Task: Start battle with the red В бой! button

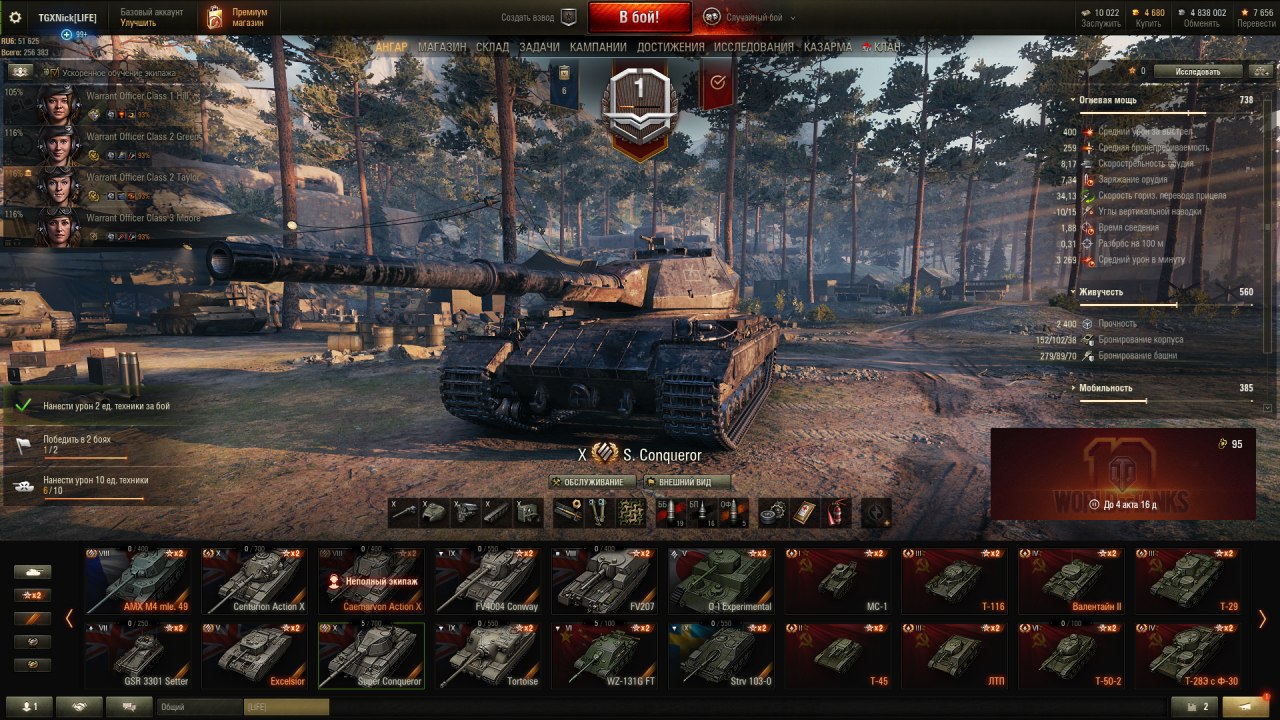Action: point(639,17)
